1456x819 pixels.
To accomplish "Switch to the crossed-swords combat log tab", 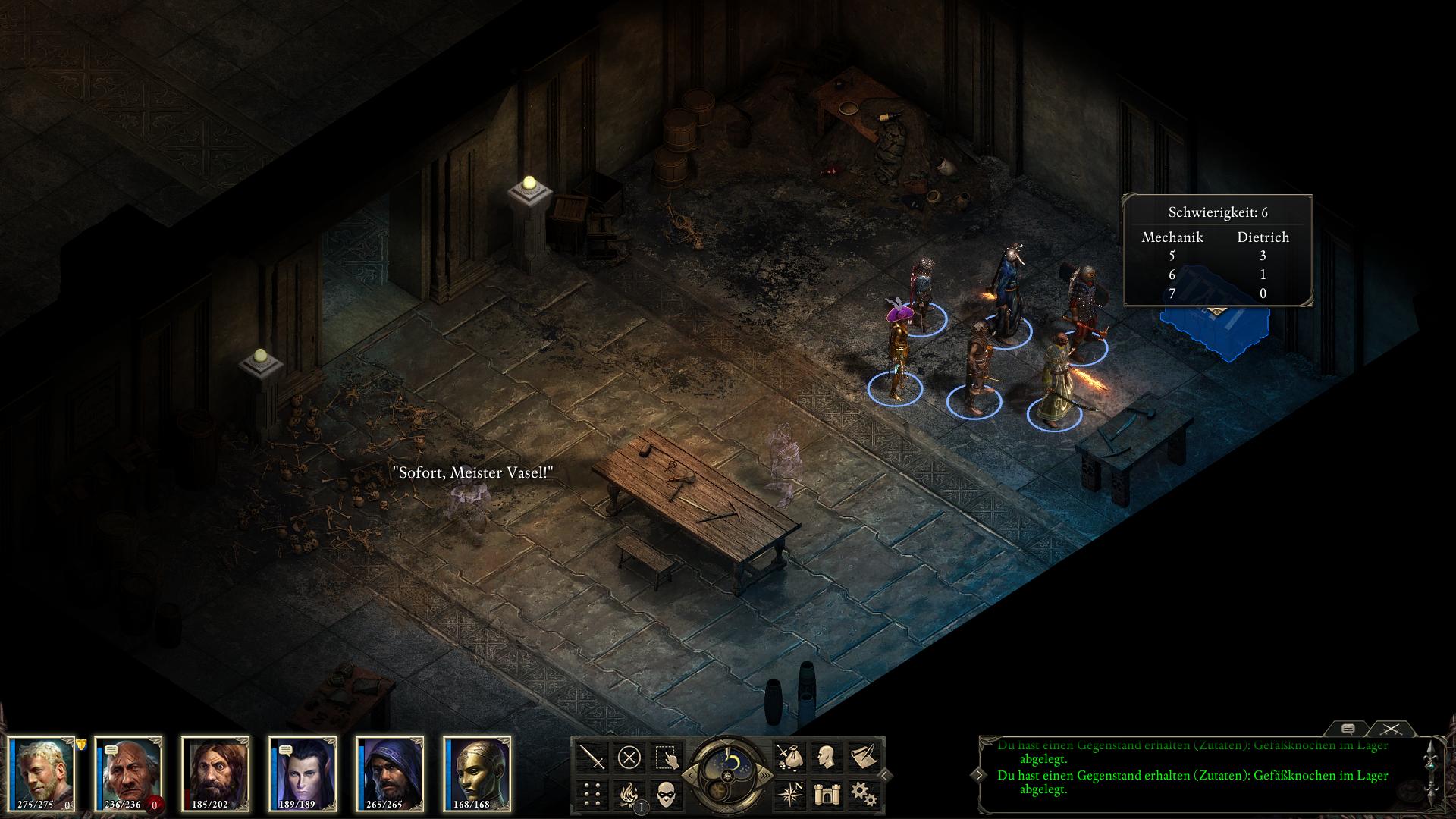I will tap(1390, 729).
